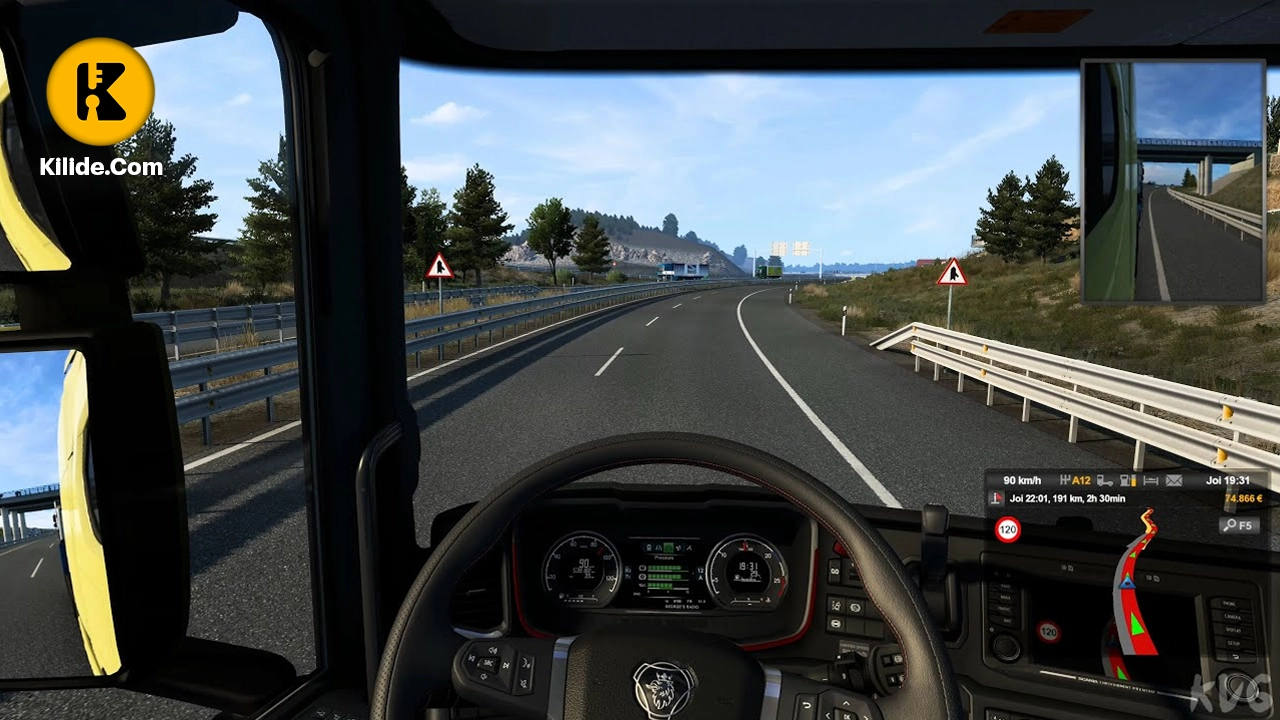Select the fuel pump icon
The height and width of the screenshot is (720, 1280).
(1128, 480)
